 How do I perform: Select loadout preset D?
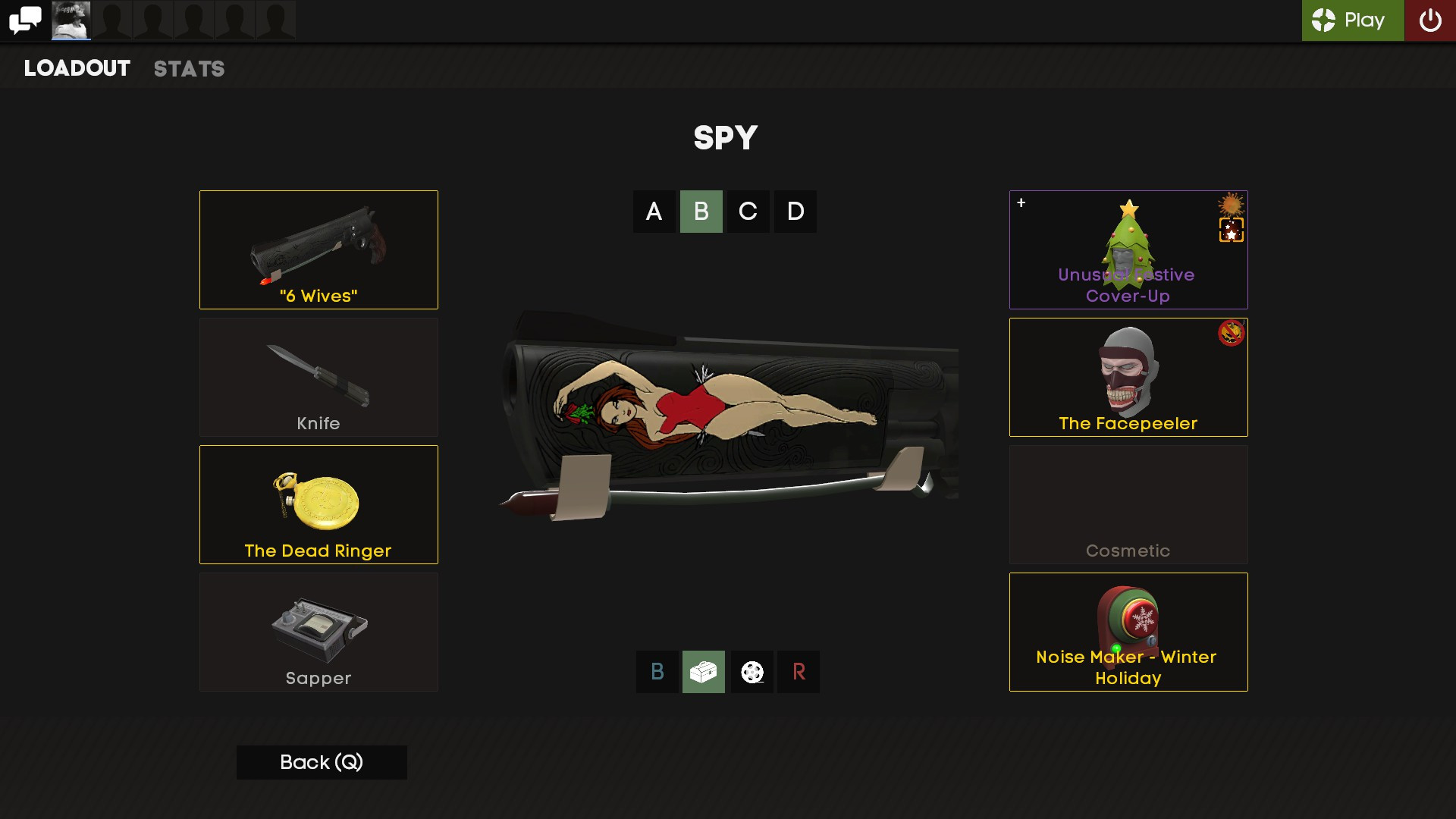795,212
